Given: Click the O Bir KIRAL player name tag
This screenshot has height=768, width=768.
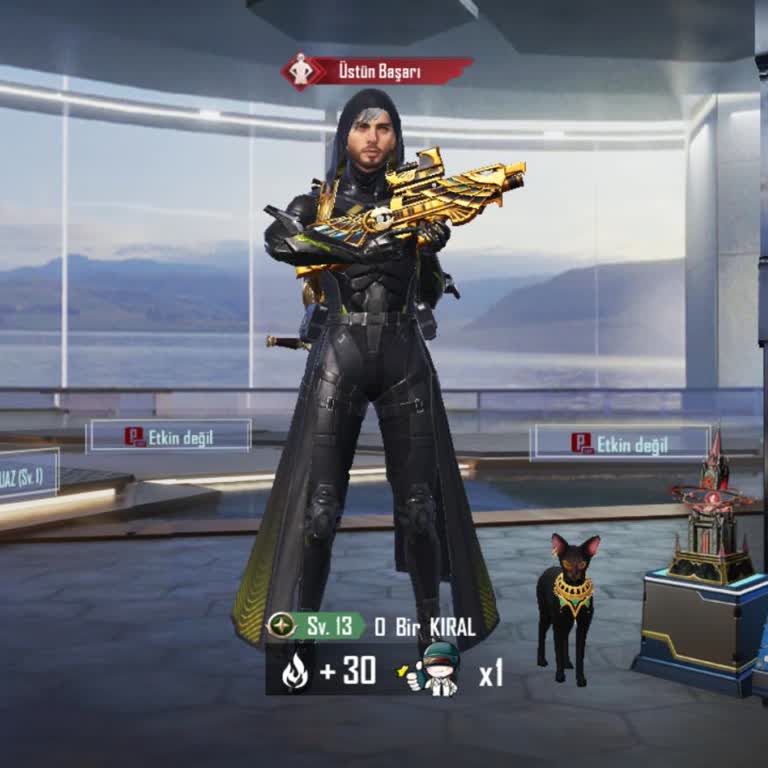Looking at the screenshot, I should pos(425,627).
